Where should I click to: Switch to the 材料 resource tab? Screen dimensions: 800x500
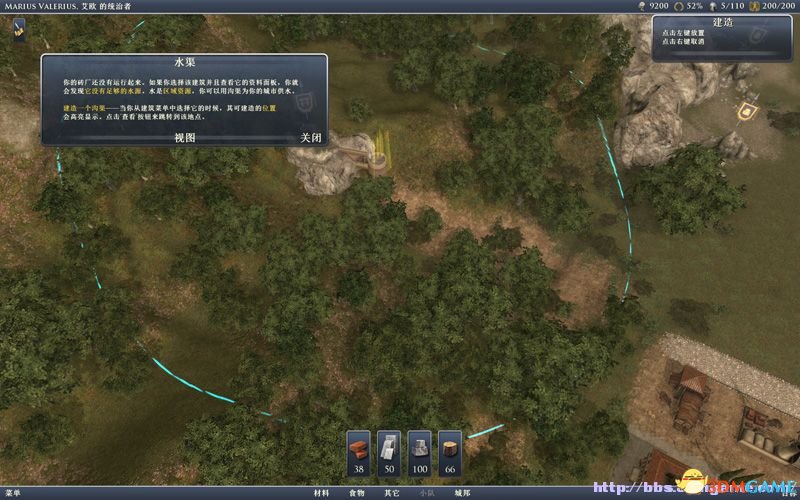tap(321, 493)
